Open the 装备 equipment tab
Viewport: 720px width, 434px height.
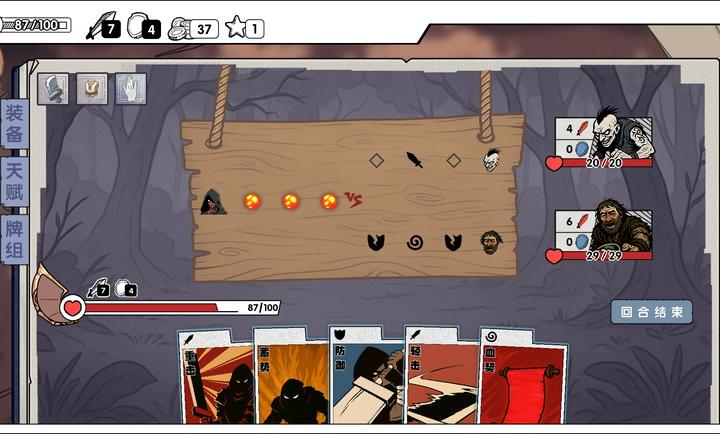coord(14,124)
